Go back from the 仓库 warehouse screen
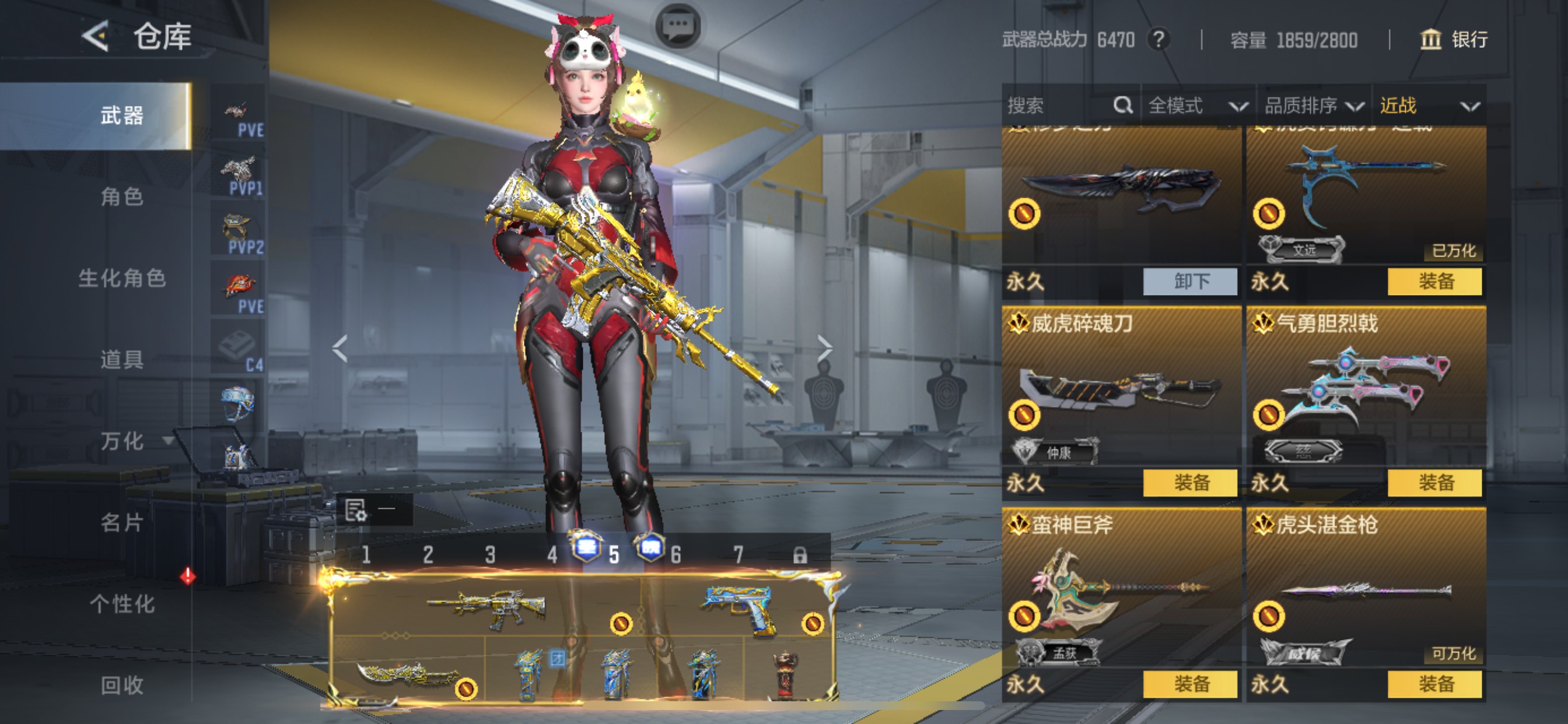The height and width of the screenshot is (724, 1568). click(x=96, y=37)
